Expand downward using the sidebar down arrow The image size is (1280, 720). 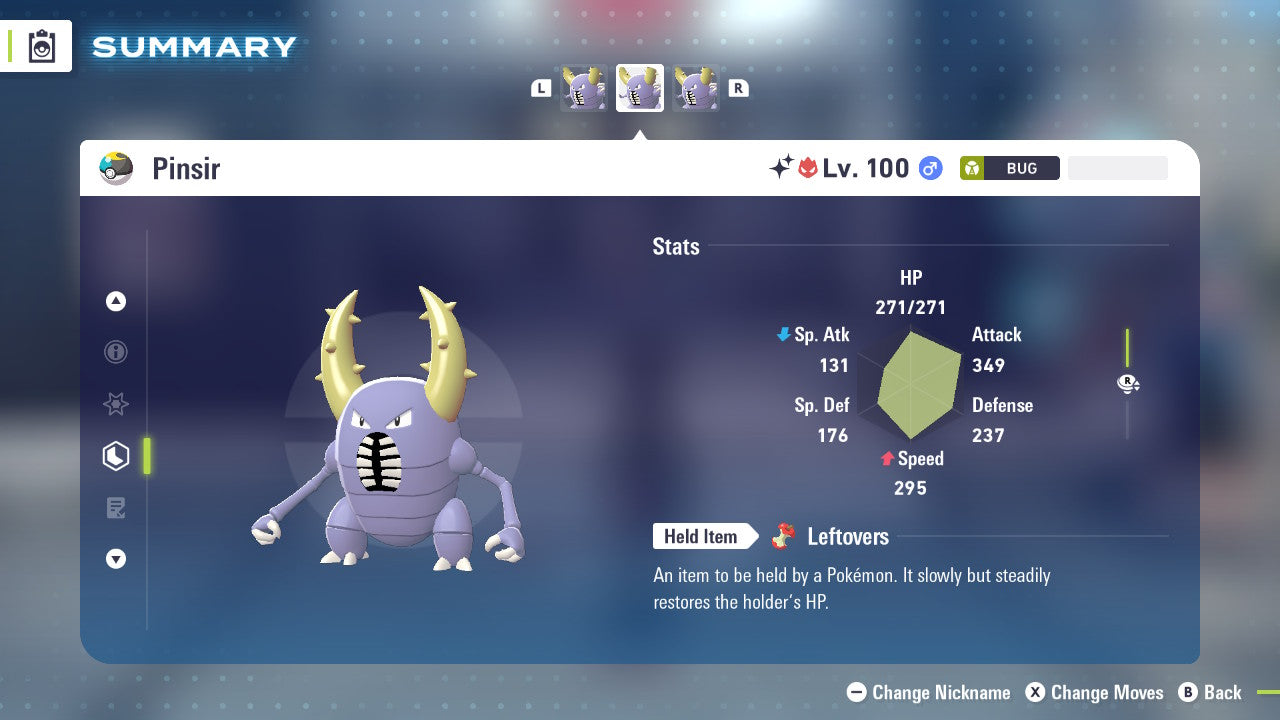116,559
